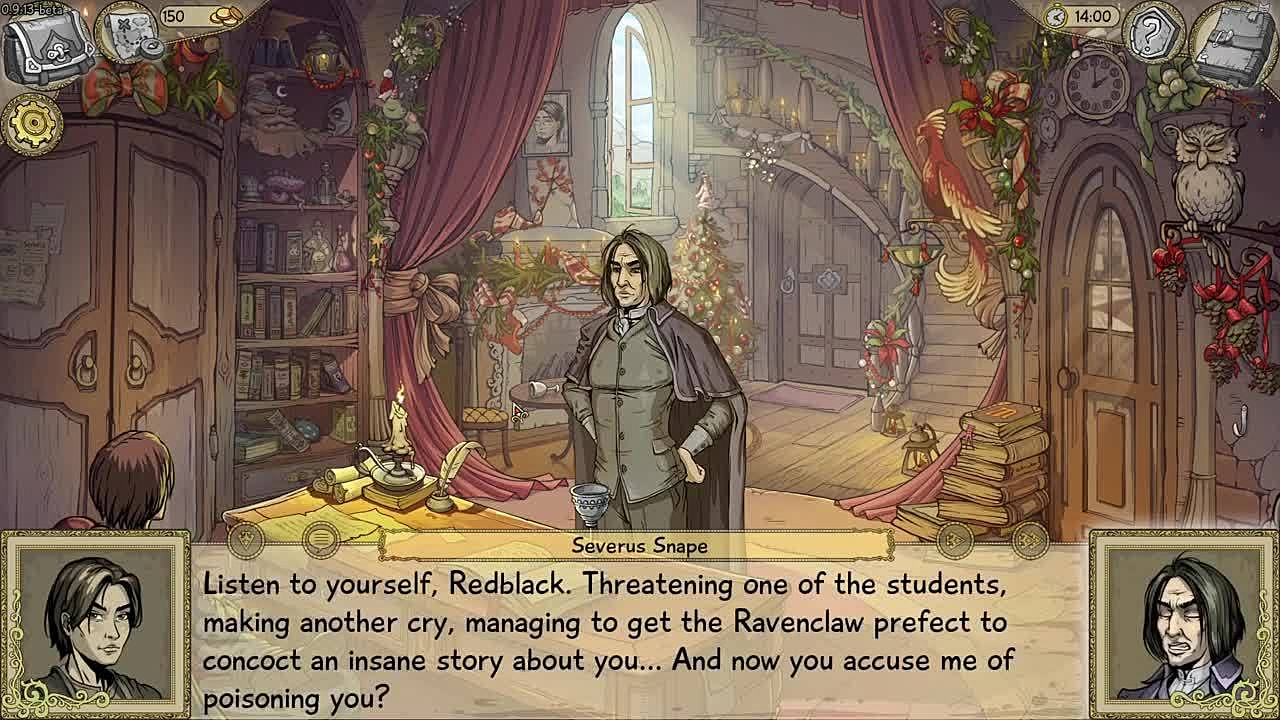Image resolution: width=1280 pixels, height=720 pixels.
Task: Activate the single-arrow auto-advance button
Action: click(x=954, y=541)
